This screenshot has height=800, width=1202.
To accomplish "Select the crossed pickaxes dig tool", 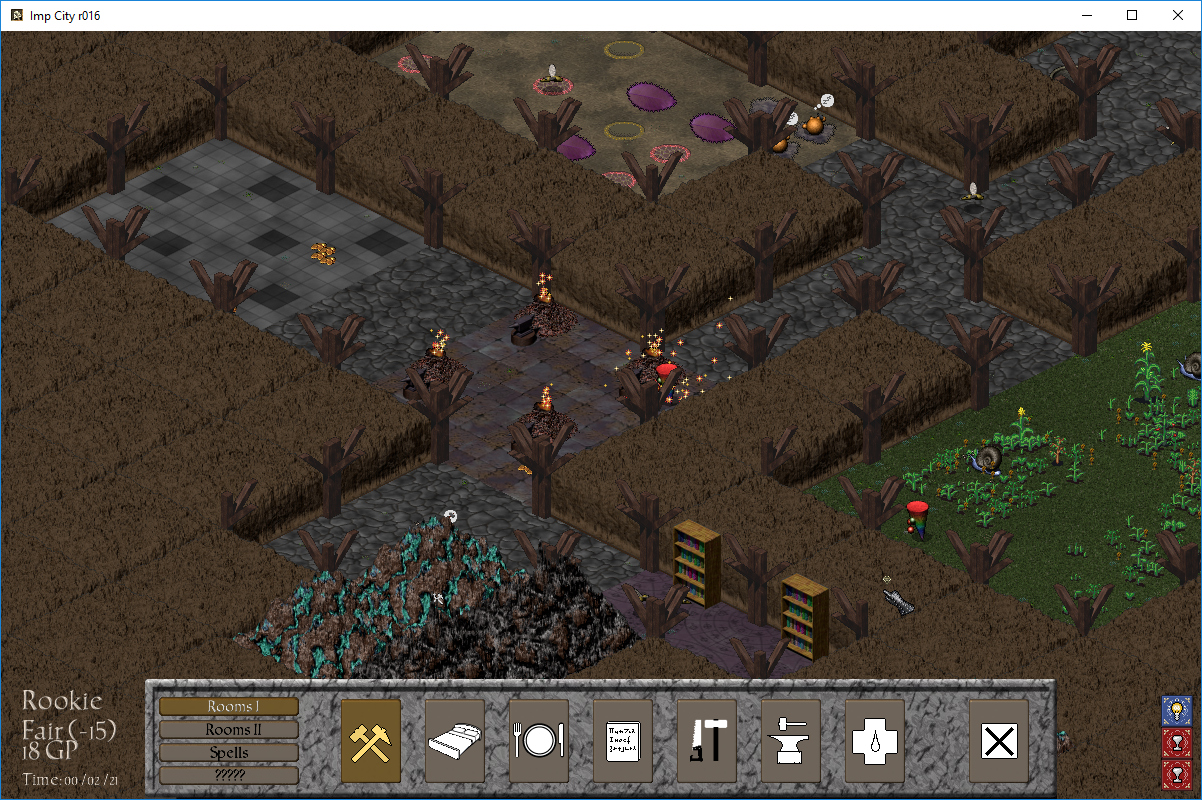I will coord(371,741).
